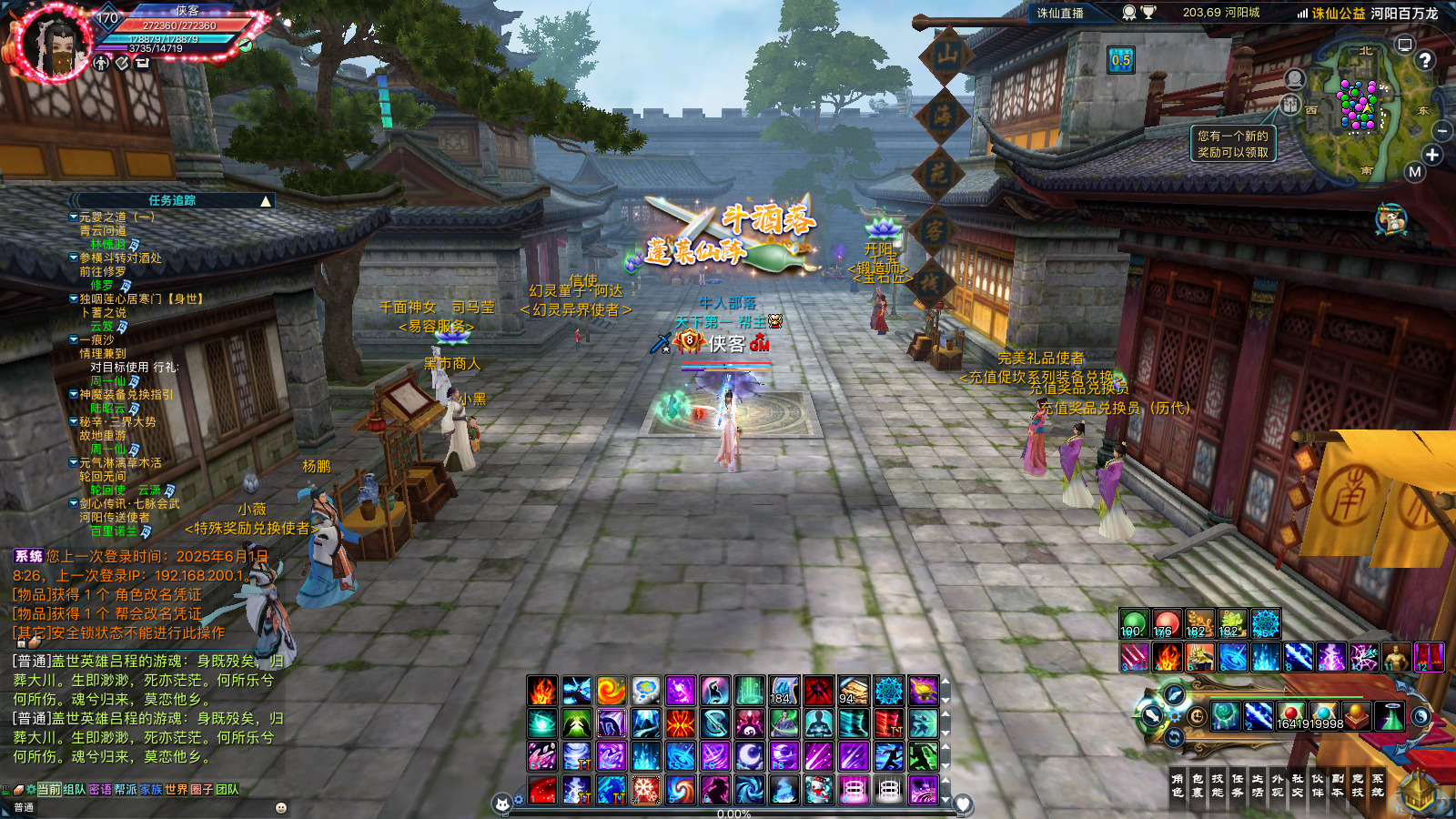
Task: Switch chat to the 世界 channel tab
Action: (x=176, y=790)
